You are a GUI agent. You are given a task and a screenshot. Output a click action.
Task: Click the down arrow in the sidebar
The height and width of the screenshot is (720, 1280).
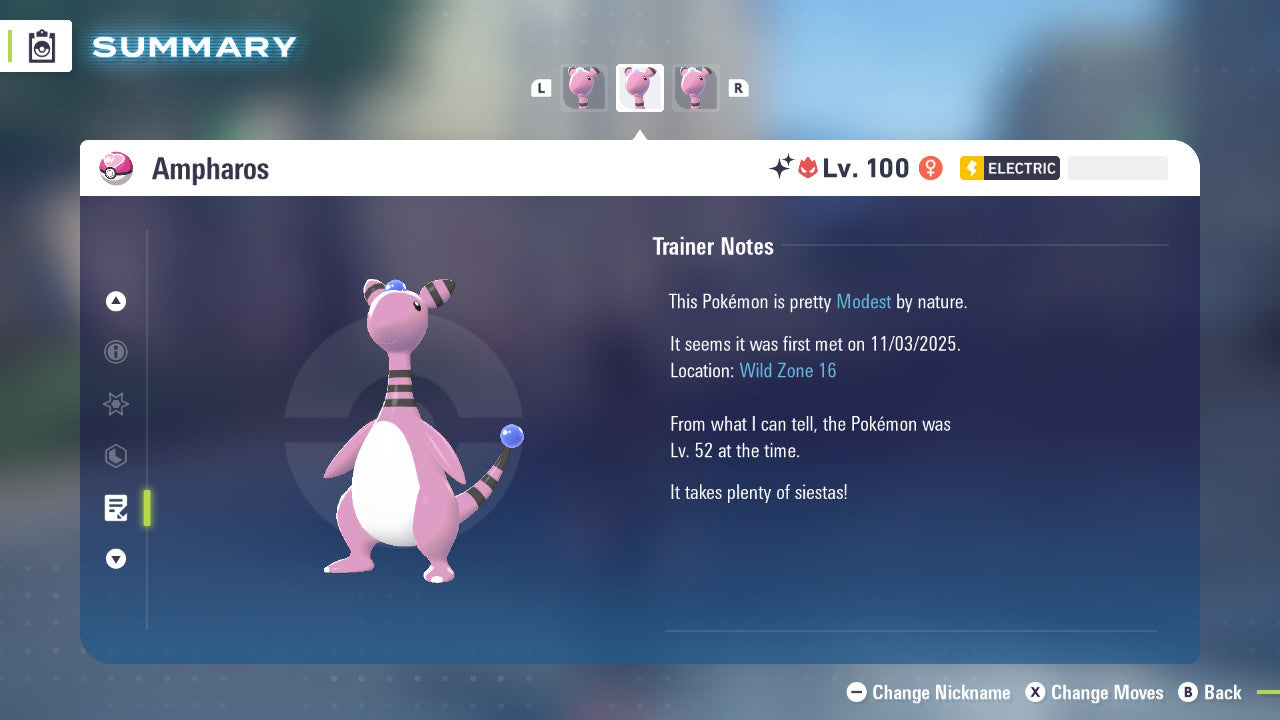116,559
